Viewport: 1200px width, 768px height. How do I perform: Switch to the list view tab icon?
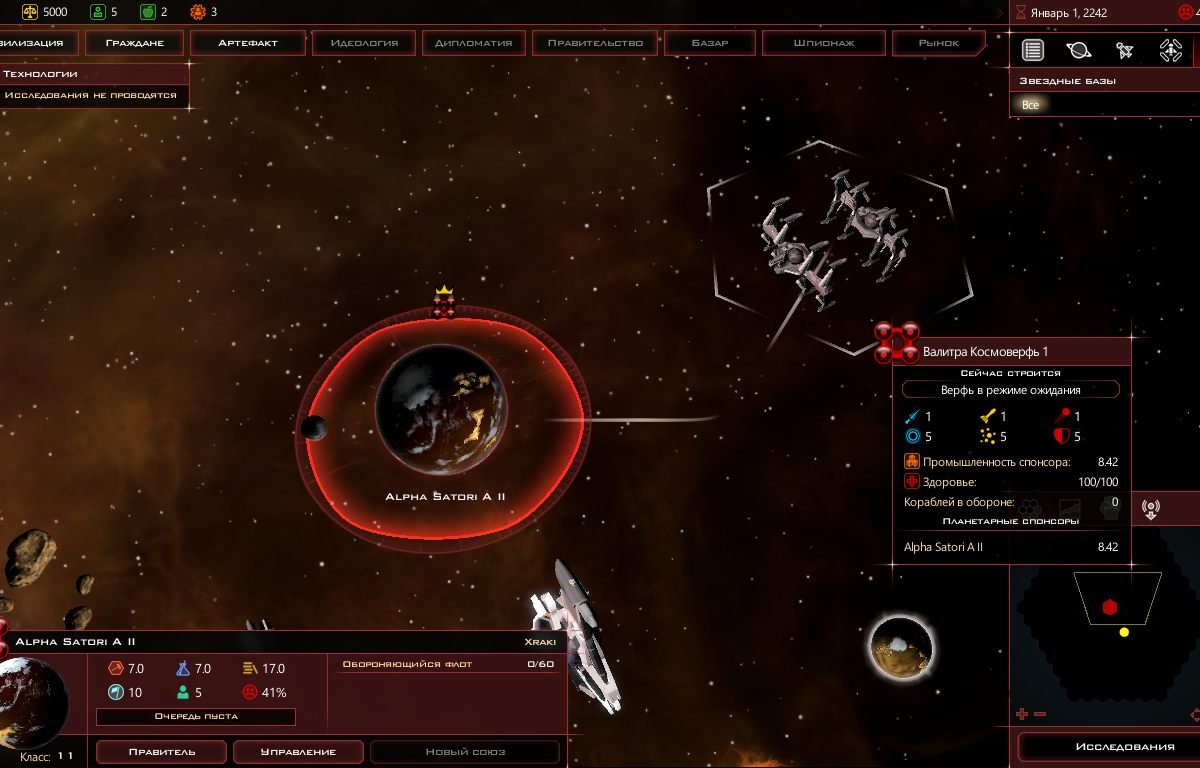[x=1033, y=50]
